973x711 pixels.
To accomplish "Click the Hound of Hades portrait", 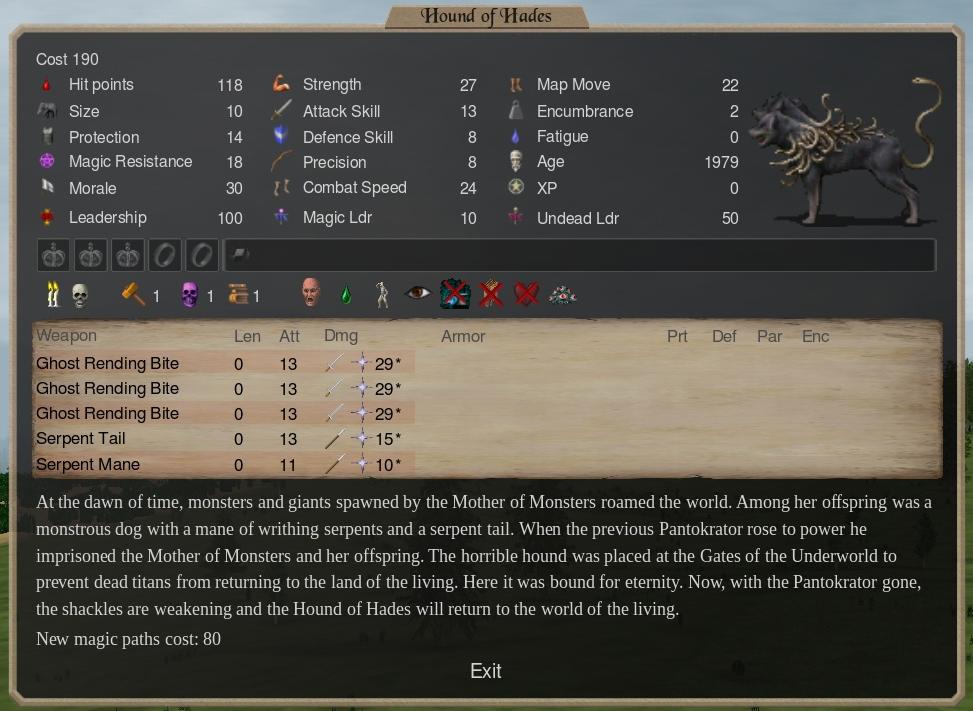I will click(x=845, y=150).
